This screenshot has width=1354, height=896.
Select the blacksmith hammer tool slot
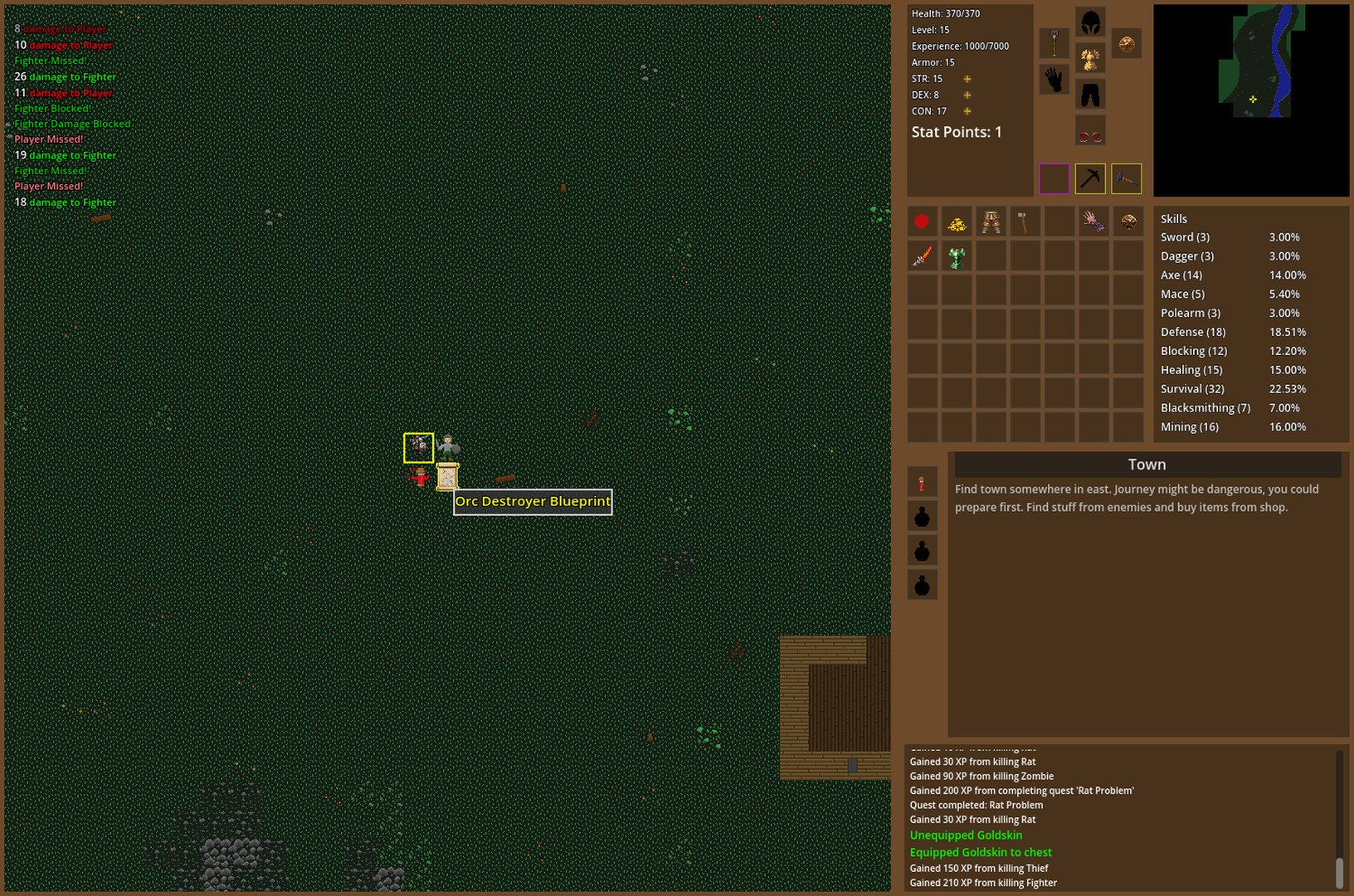click(1126, 178)
